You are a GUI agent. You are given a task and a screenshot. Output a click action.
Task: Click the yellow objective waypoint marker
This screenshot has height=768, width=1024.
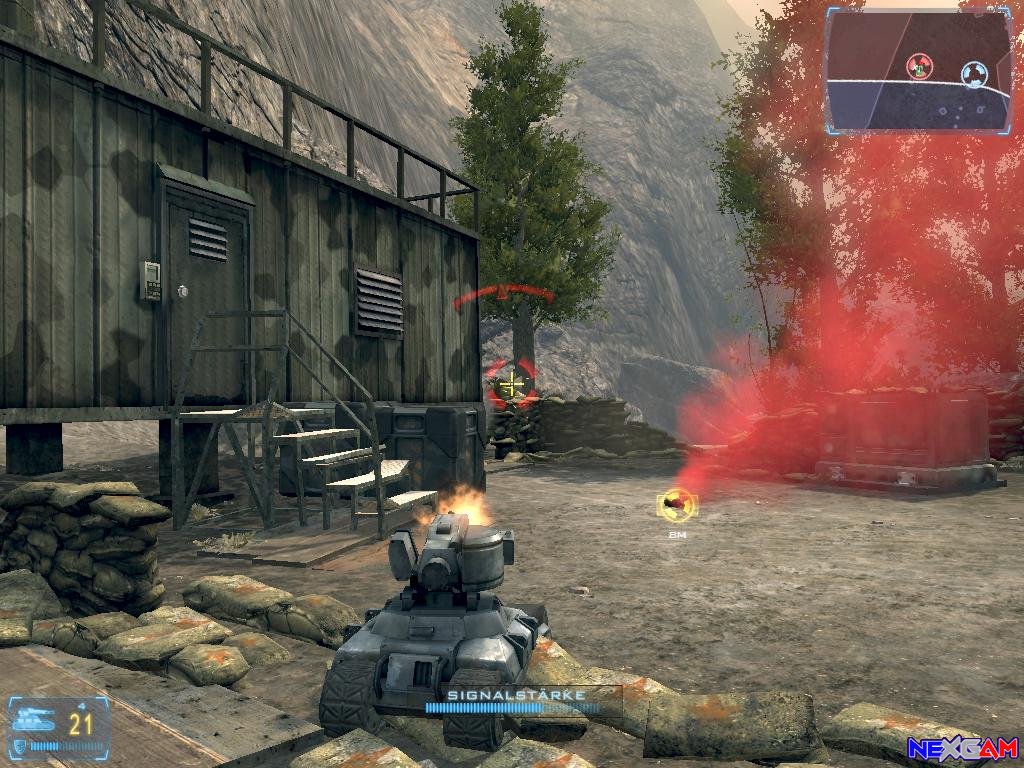tap(677, 505)
